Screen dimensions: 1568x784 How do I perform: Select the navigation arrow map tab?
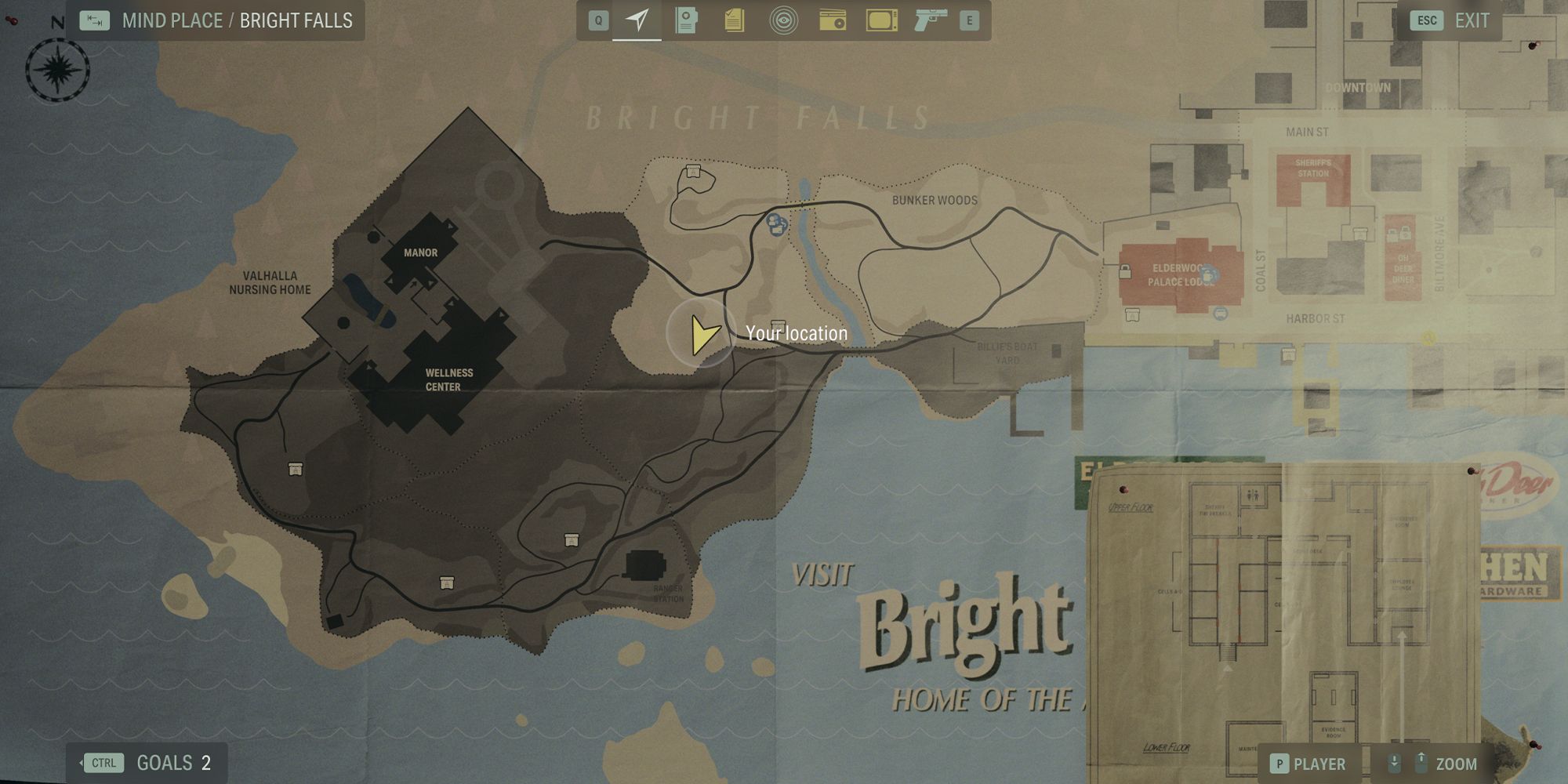tap(638, 20)
